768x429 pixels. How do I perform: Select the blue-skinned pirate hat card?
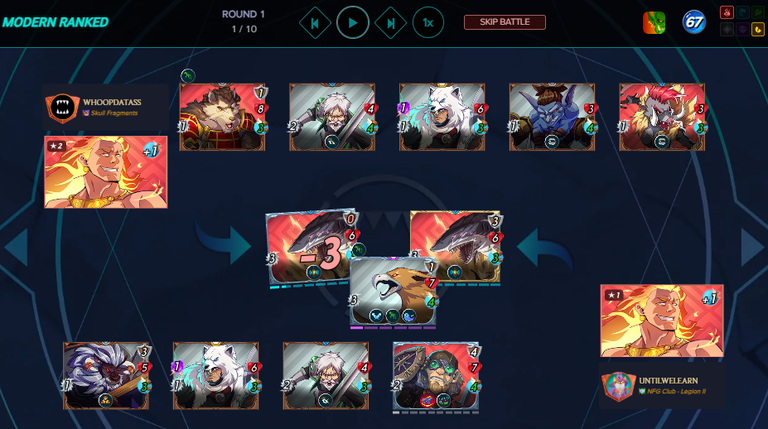(552, 117)
